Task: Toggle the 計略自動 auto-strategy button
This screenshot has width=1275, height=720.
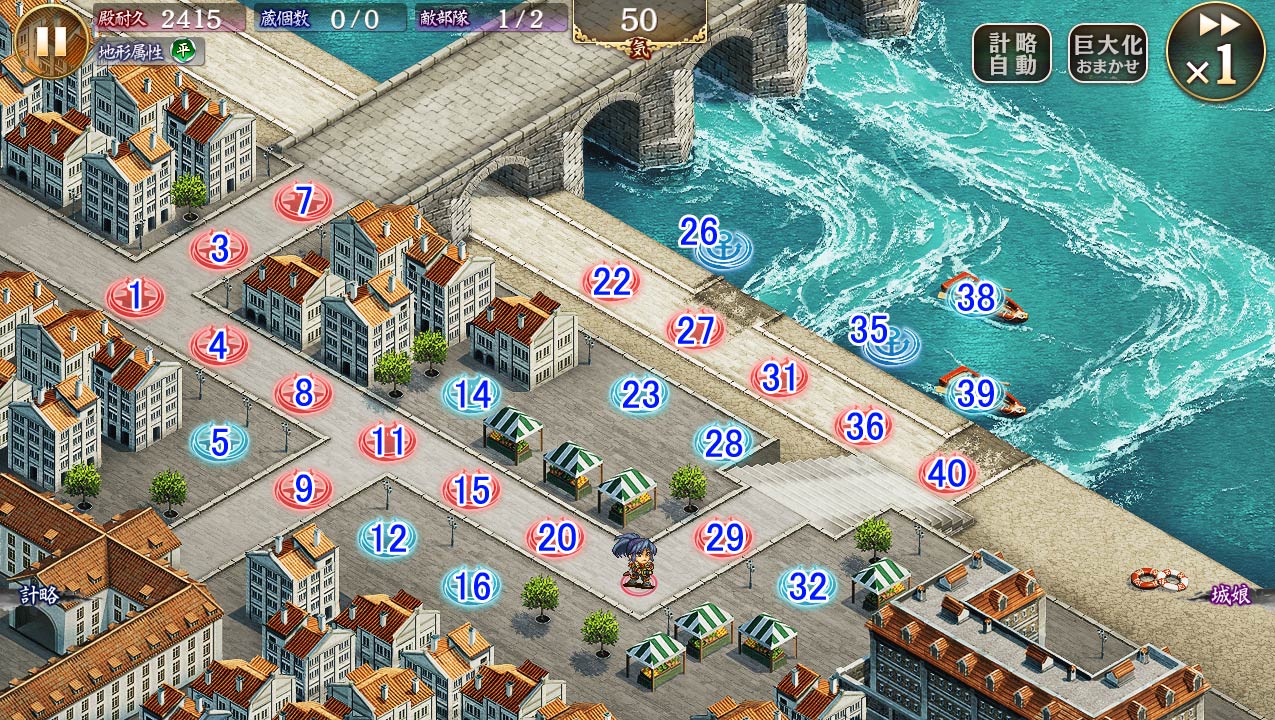Action: click(1011, 53)
